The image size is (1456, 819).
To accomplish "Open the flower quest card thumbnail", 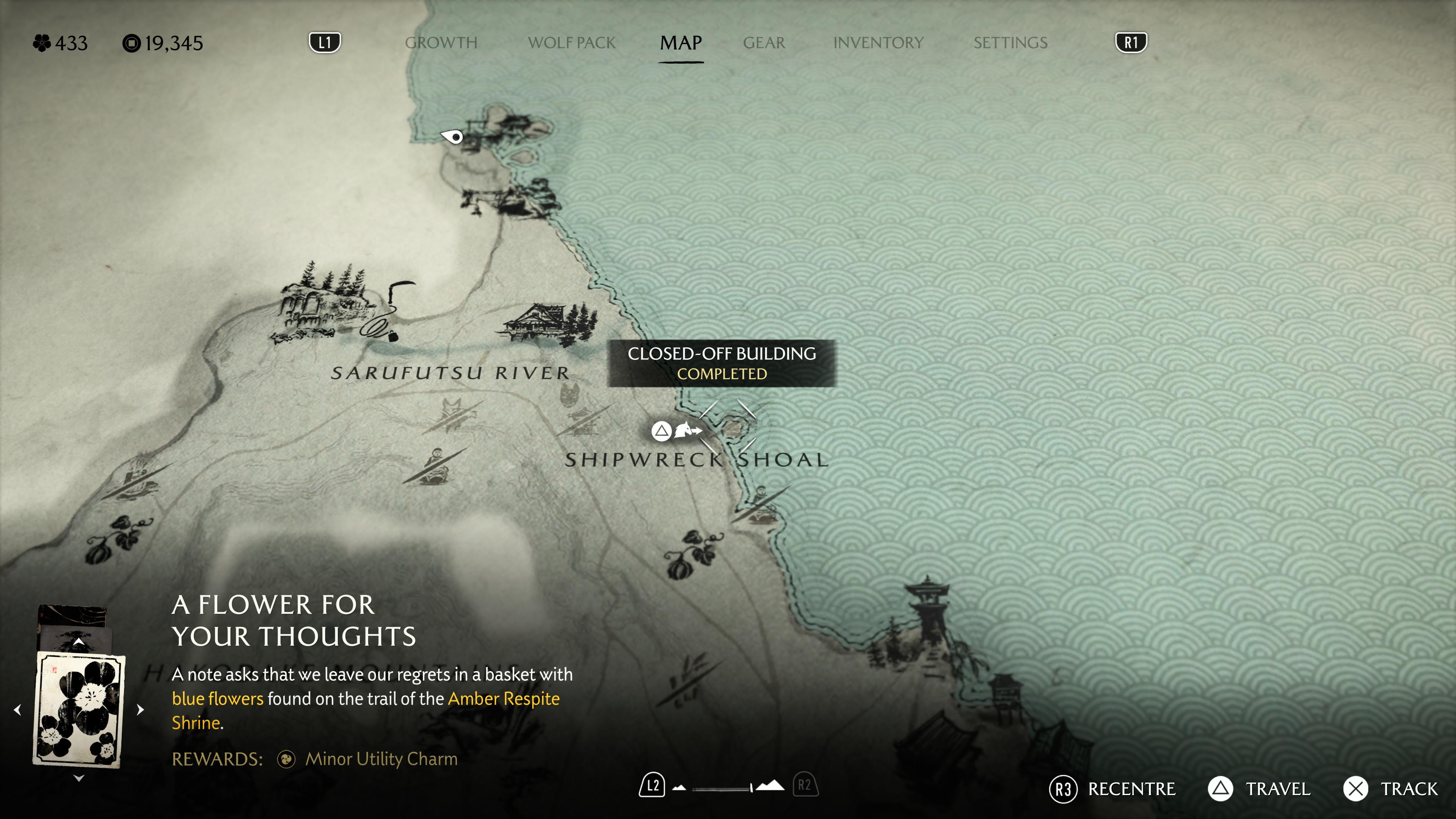I will 79,710.
